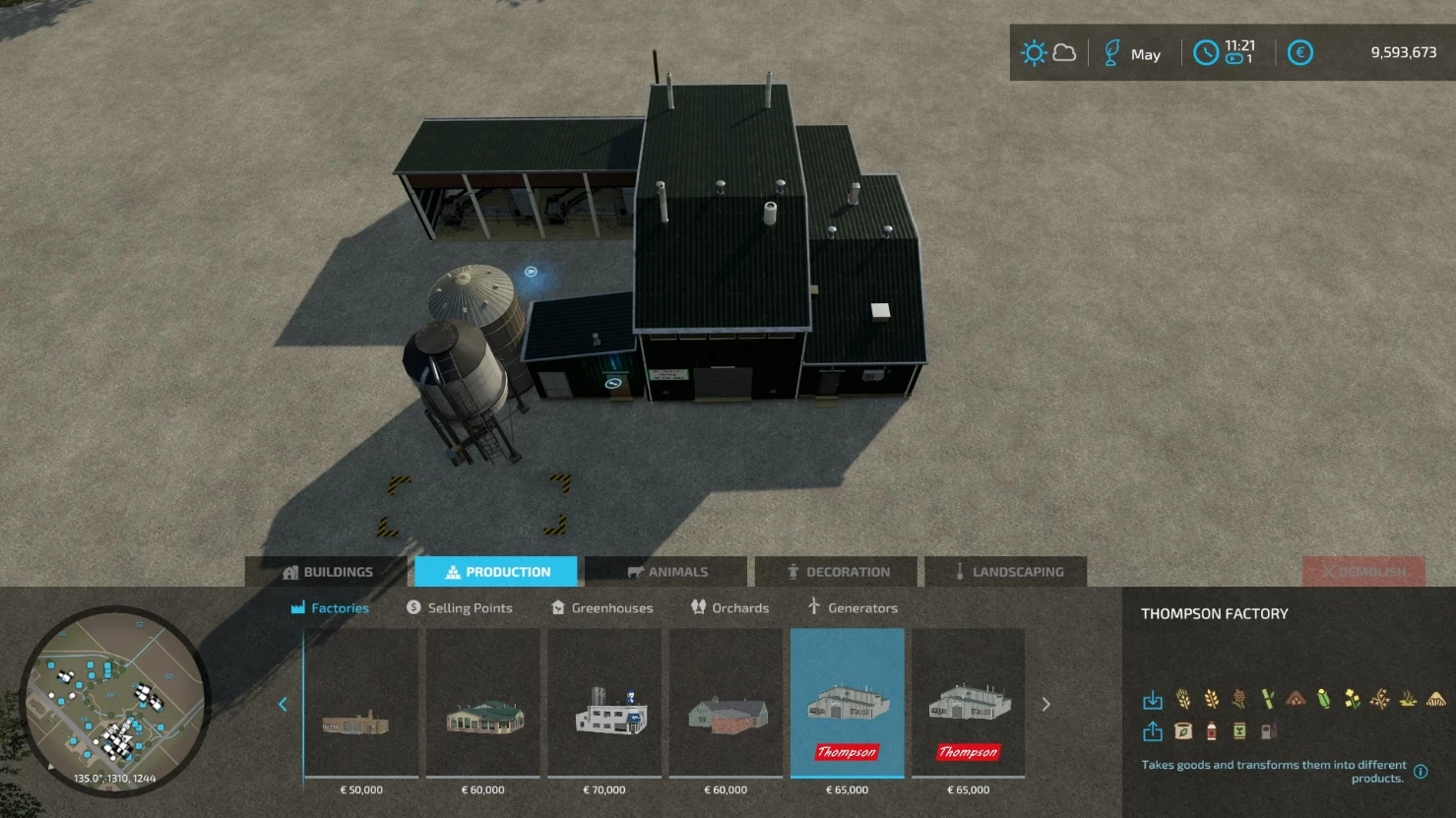Select the €50,000 factory thumbnail
1456x818 pixels.
(x=361, y=705)
